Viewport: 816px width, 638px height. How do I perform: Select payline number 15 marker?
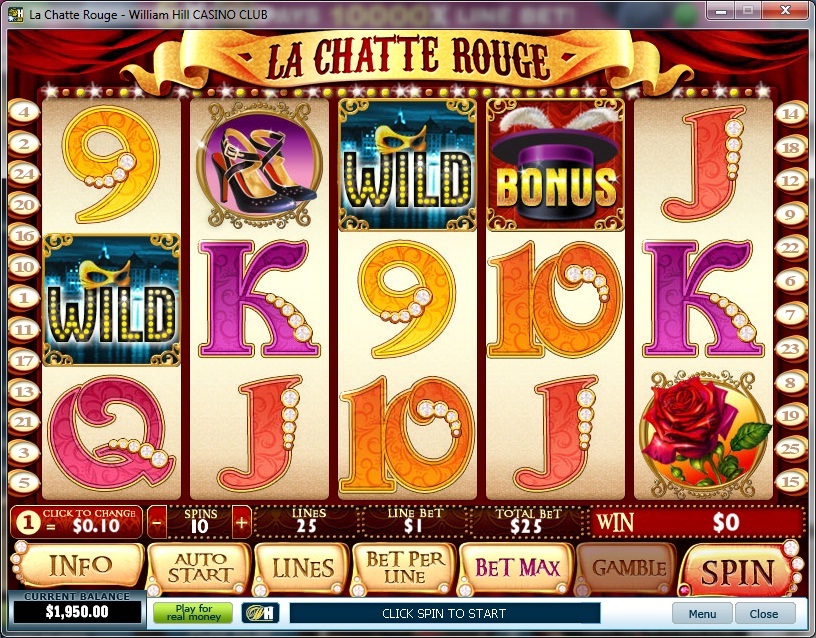click(x=791, y=482)
